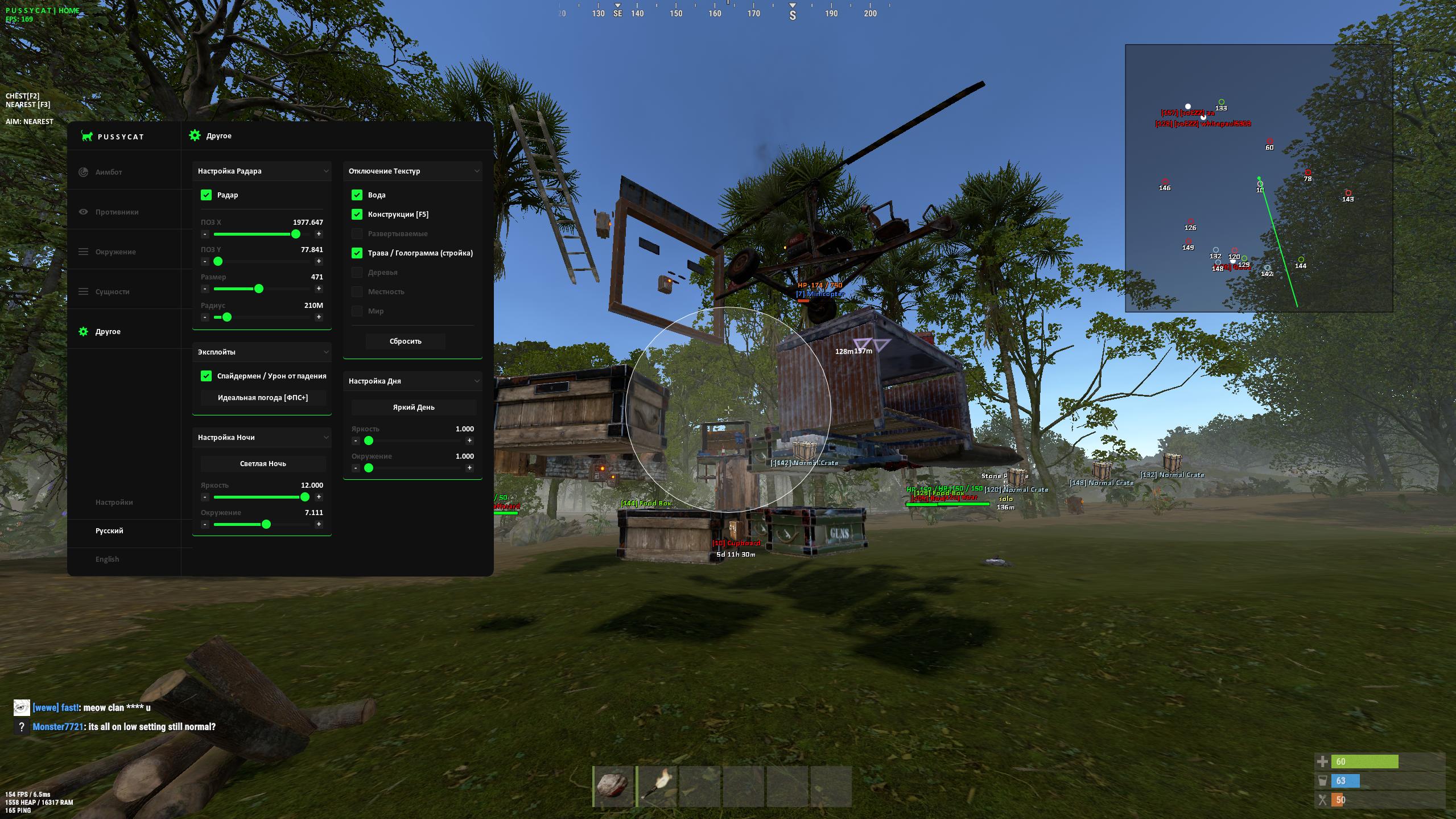Click the Светлая Ночь button
The height and width of the screenshot is (819, 1456).
click(262, 464)
